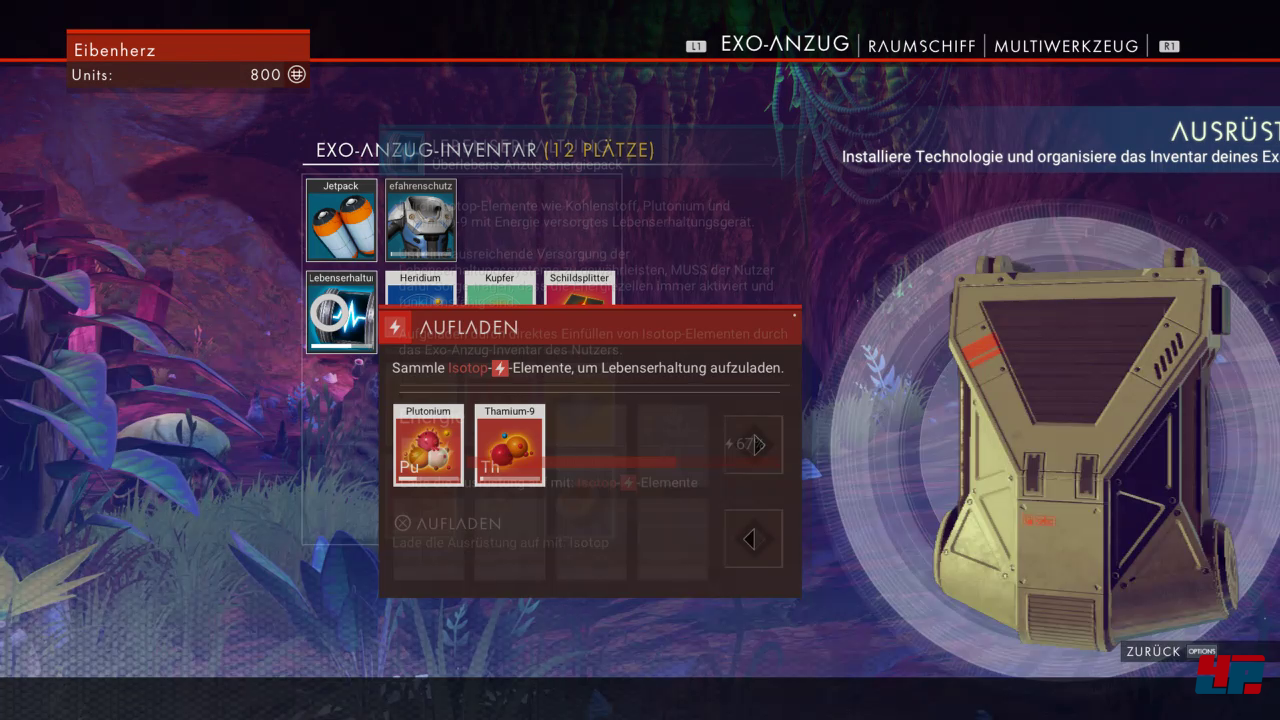This screenshot has height=720, width=1280.
Task: Click the left arrow in the recharge panel
Action: (753, 539)
